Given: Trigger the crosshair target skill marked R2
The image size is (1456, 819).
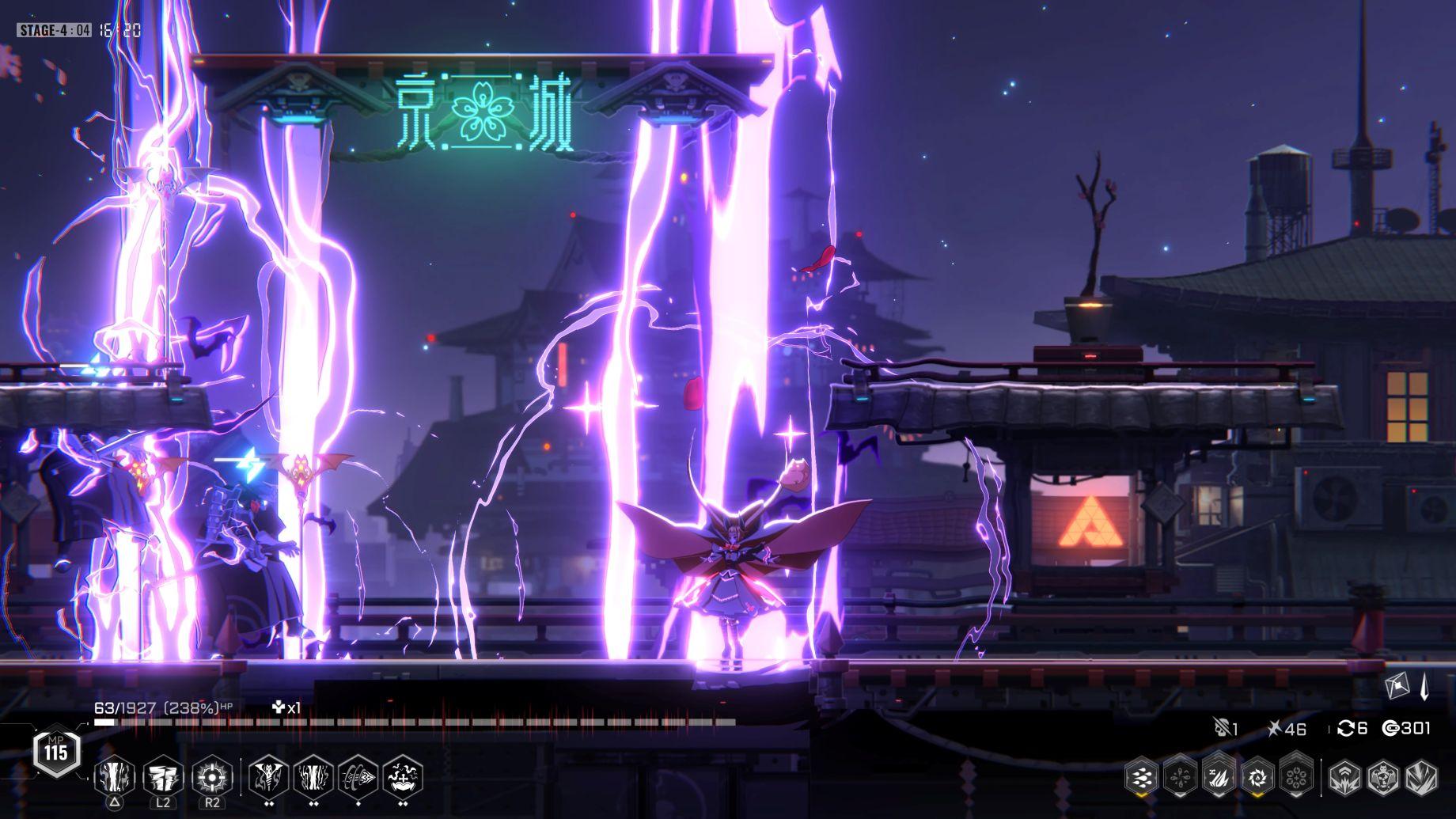Looking at the screenshot, I should pyautogui.click(x=212, y=777).
